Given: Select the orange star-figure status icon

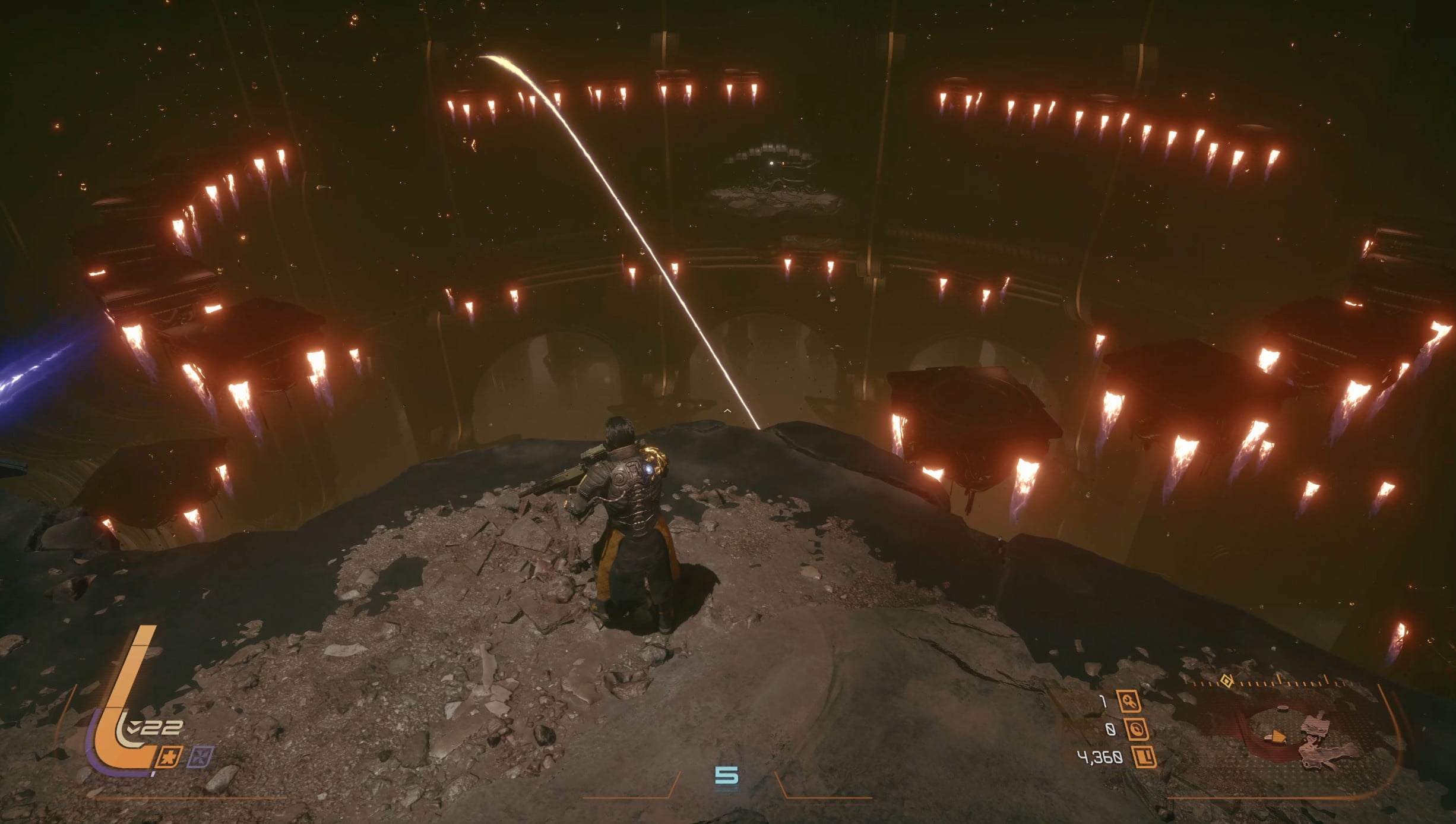Looking at the screenshot, I should (x=169, y=757).
